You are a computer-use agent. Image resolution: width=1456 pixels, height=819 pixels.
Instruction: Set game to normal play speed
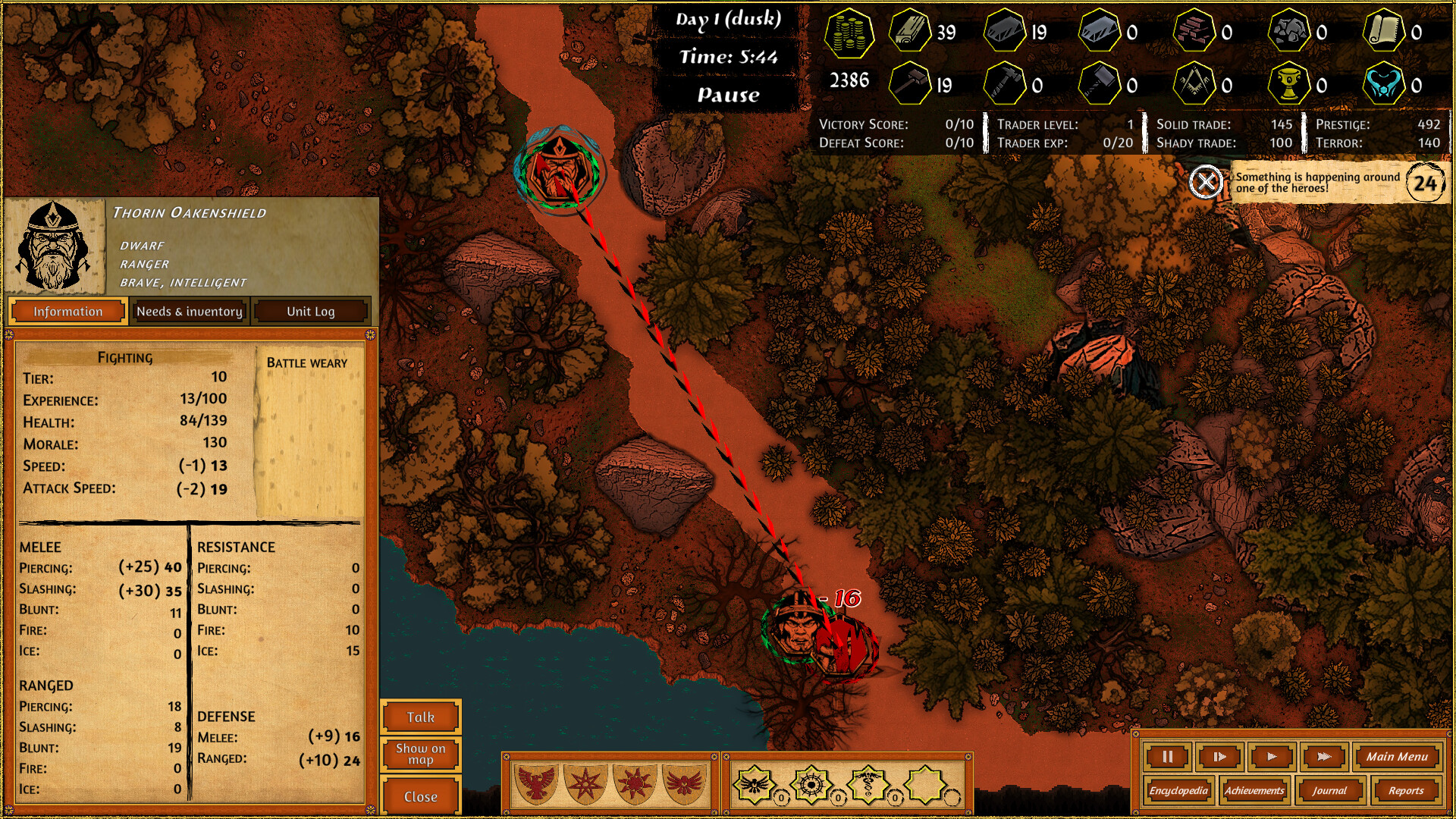pos(1272,756)
